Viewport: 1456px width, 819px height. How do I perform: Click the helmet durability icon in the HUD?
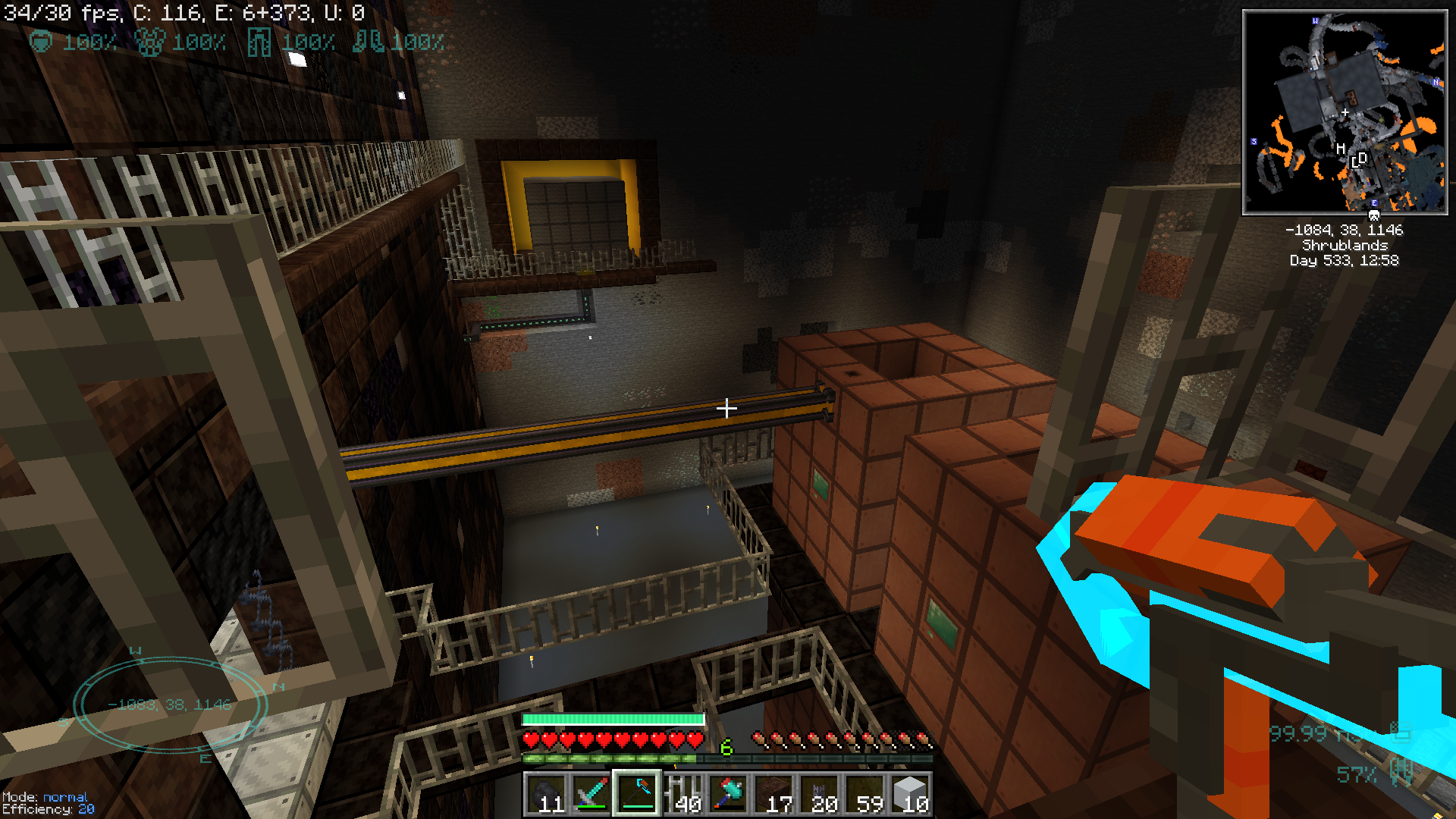42,42
